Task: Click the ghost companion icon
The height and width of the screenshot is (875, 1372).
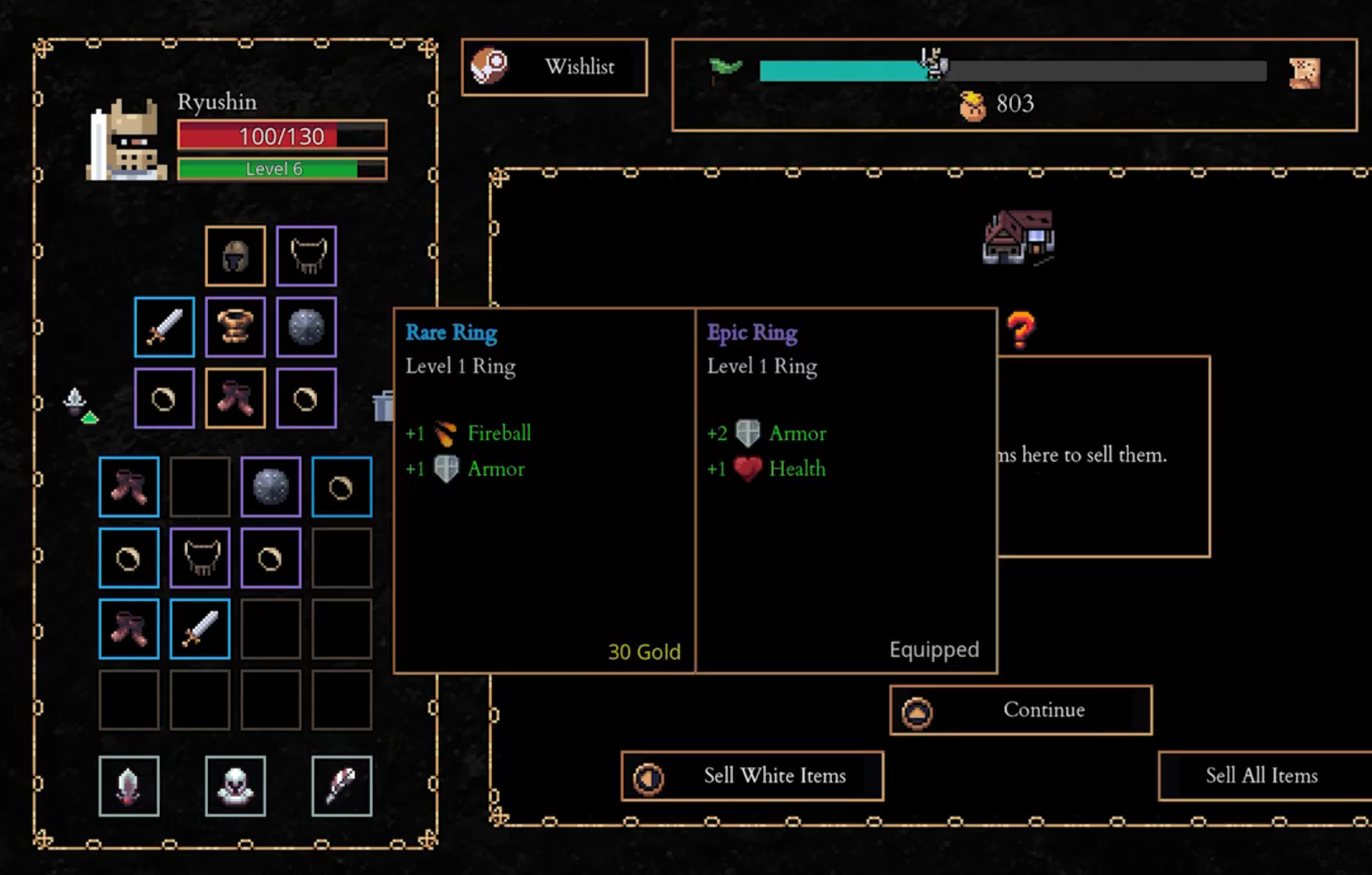Action: coord(235,785)
